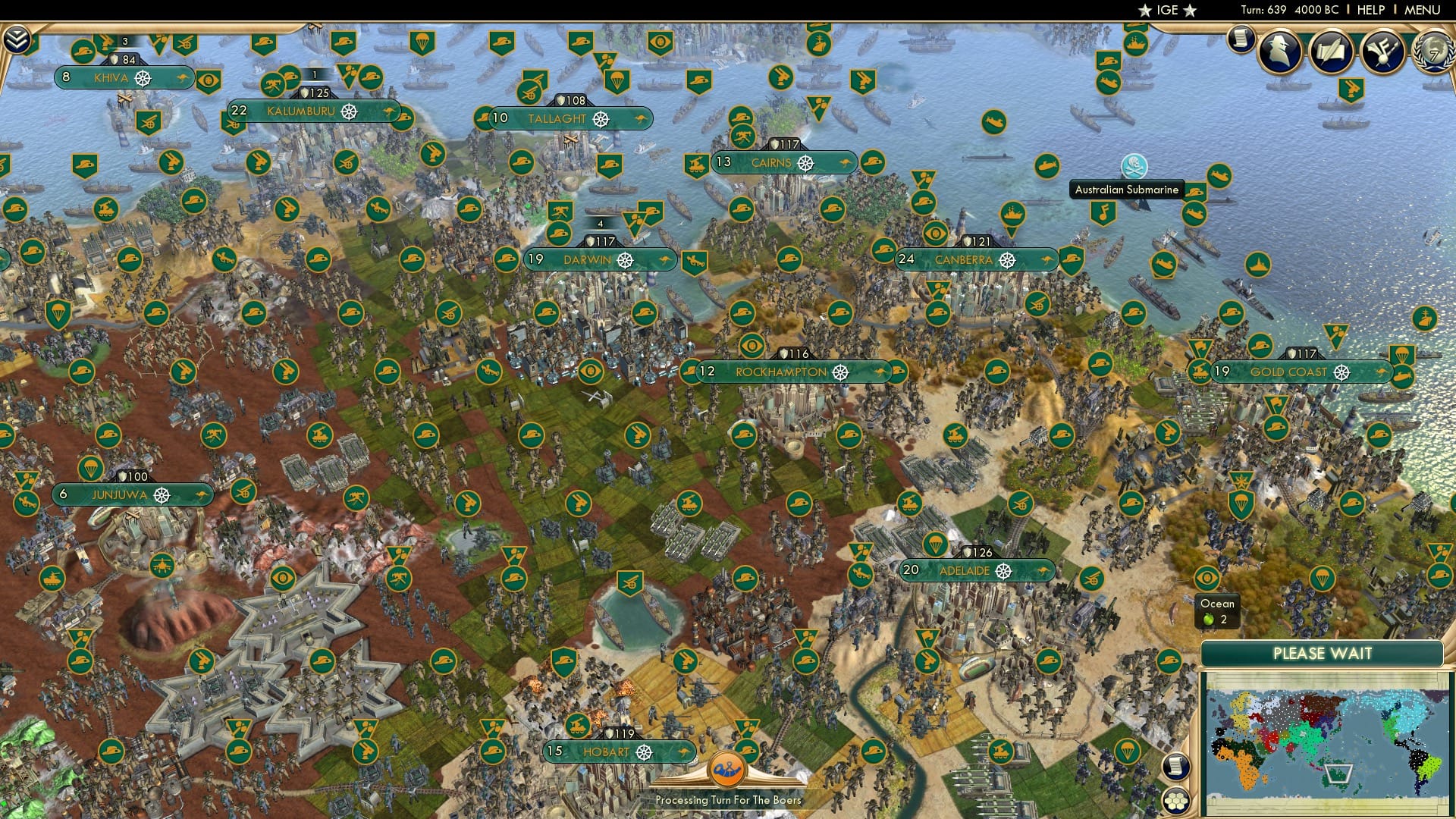Open the notification log scroll icon
The height and width of the screenshot is (819, 1456).
coord(1241,41)
